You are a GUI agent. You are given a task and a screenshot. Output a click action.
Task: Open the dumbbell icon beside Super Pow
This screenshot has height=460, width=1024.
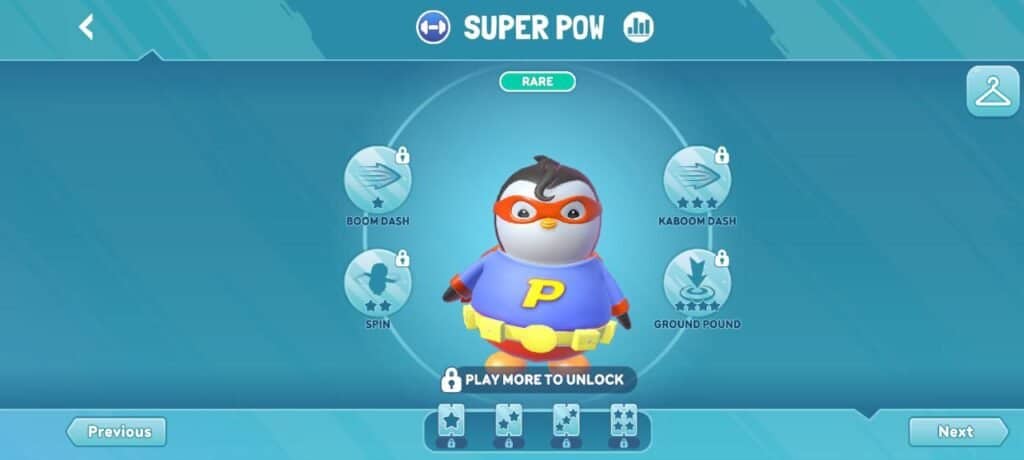coord(433,27)
